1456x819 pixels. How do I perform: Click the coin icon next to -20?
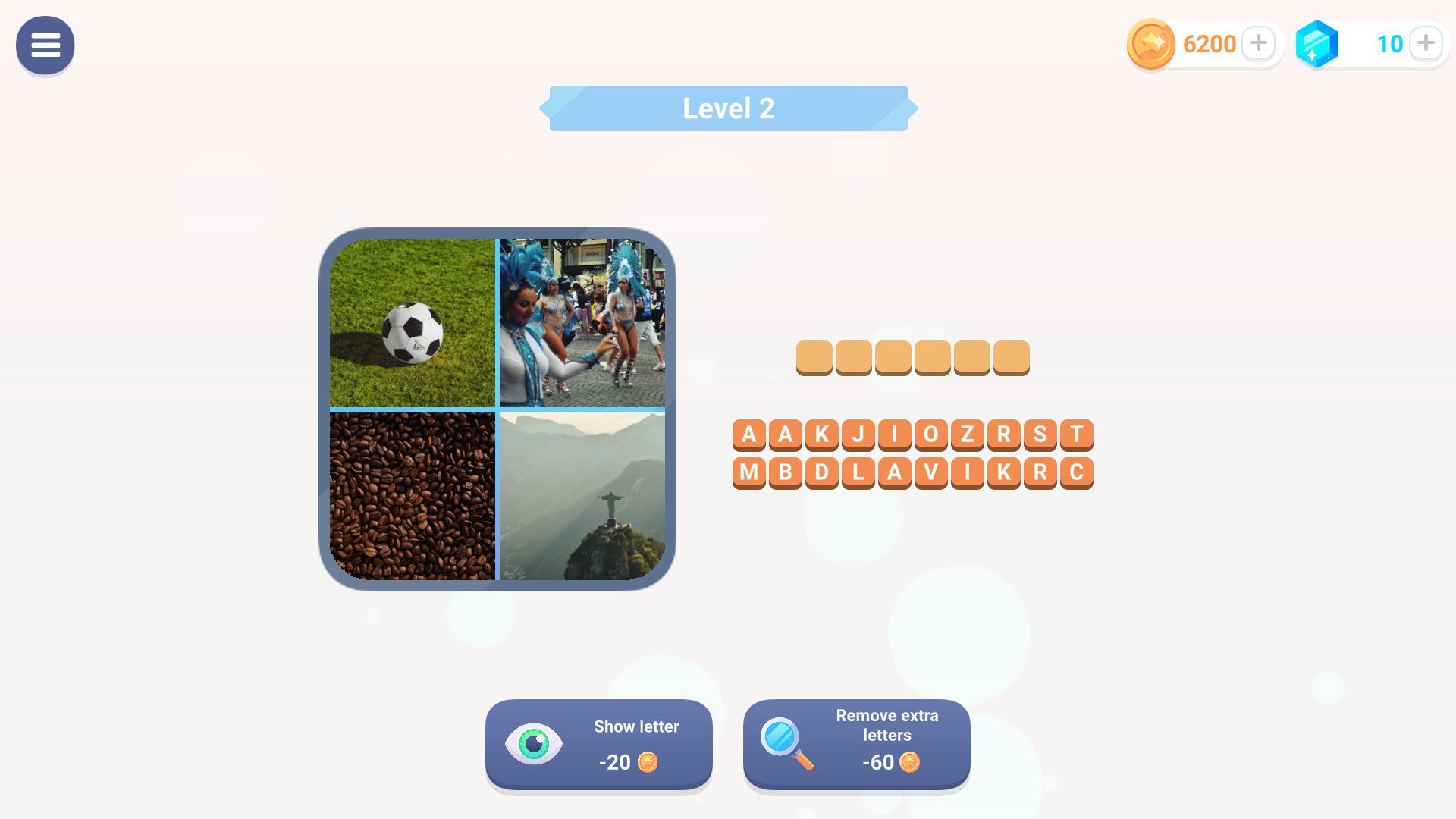click(x=648, y=763)
